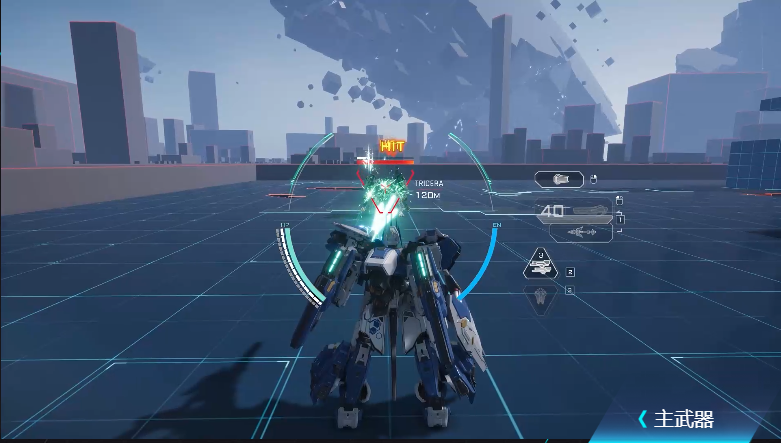Go back via the 主武器 button
Viewport: 781px width, 443px height.
676,419
